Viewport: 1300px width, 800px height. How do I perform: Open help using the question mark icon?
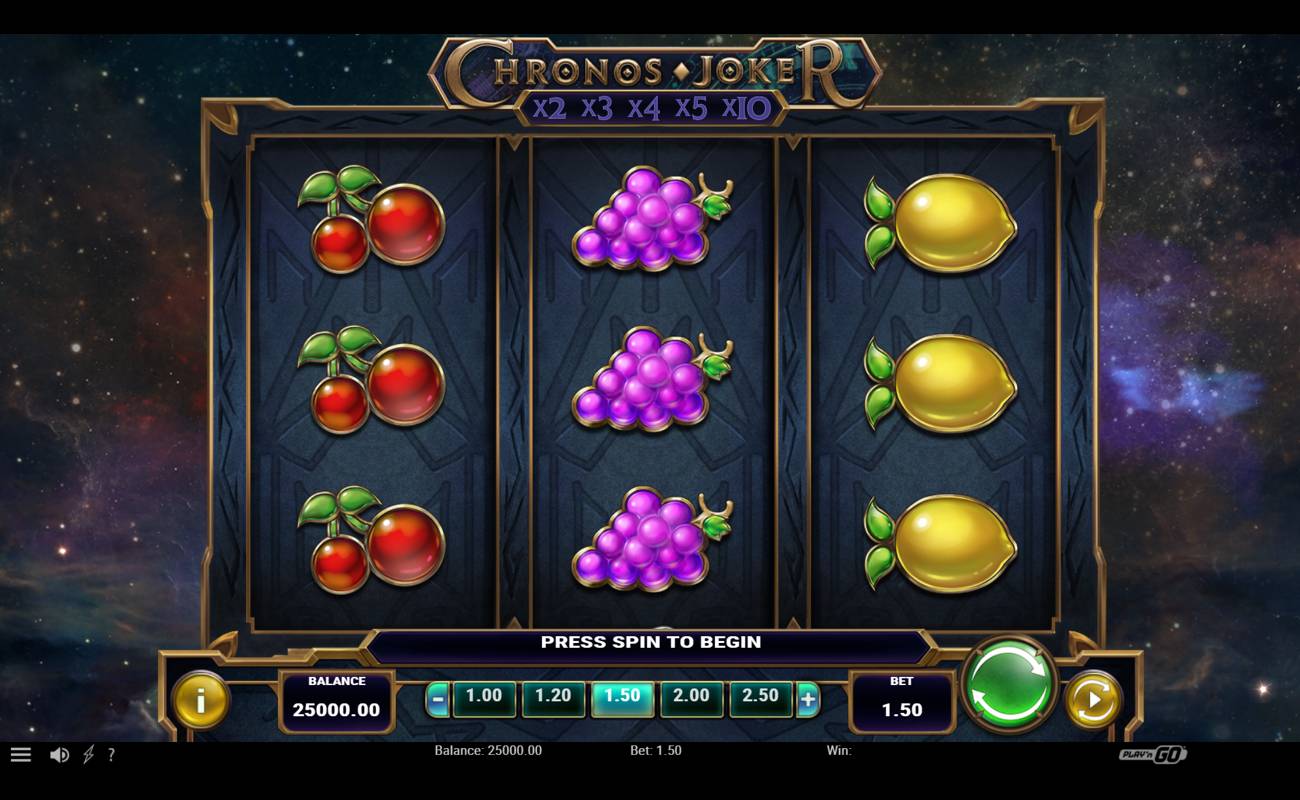coord(111,755)
